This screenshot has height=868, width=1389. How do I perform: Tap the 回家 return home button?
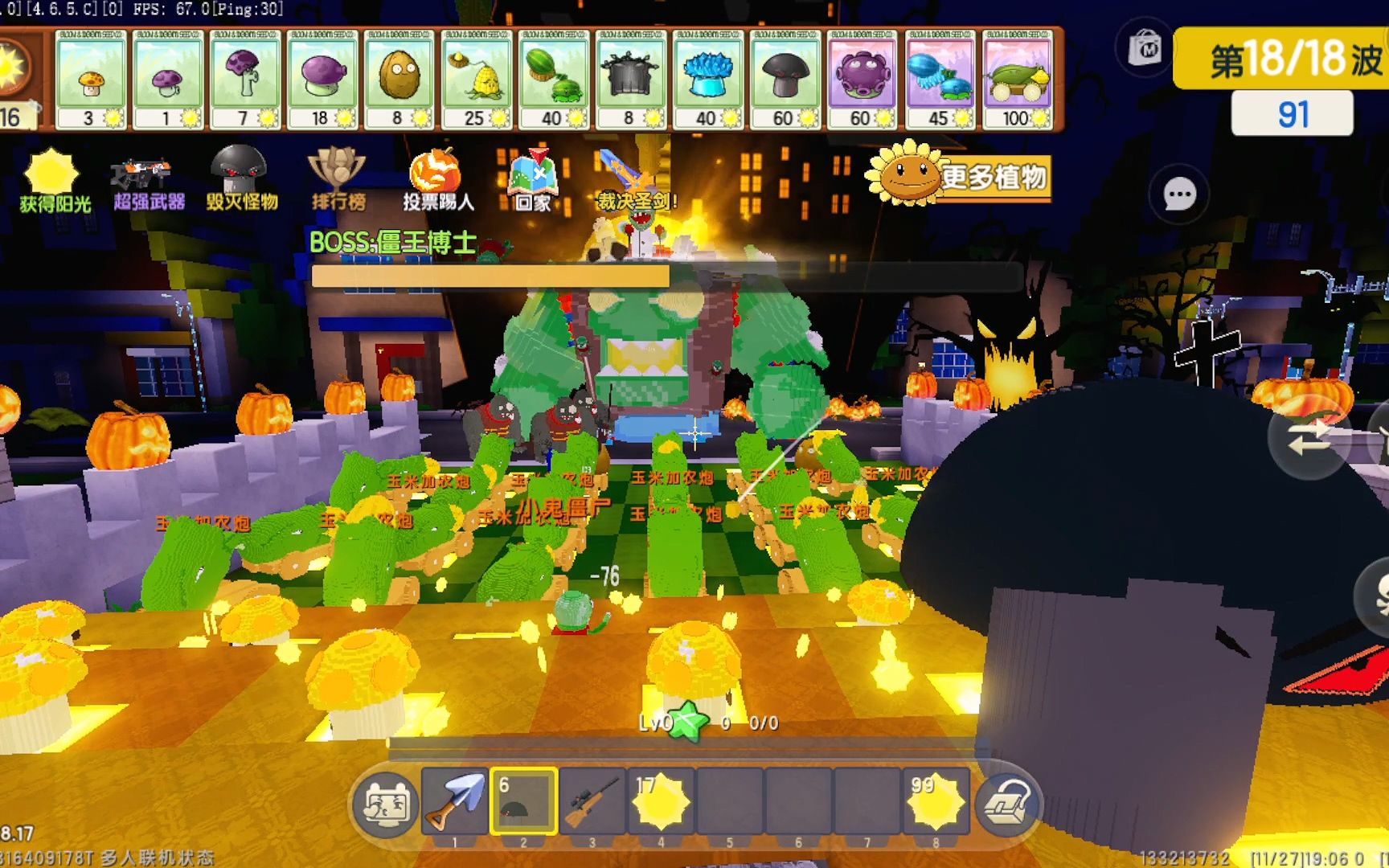tap(533, 180)
